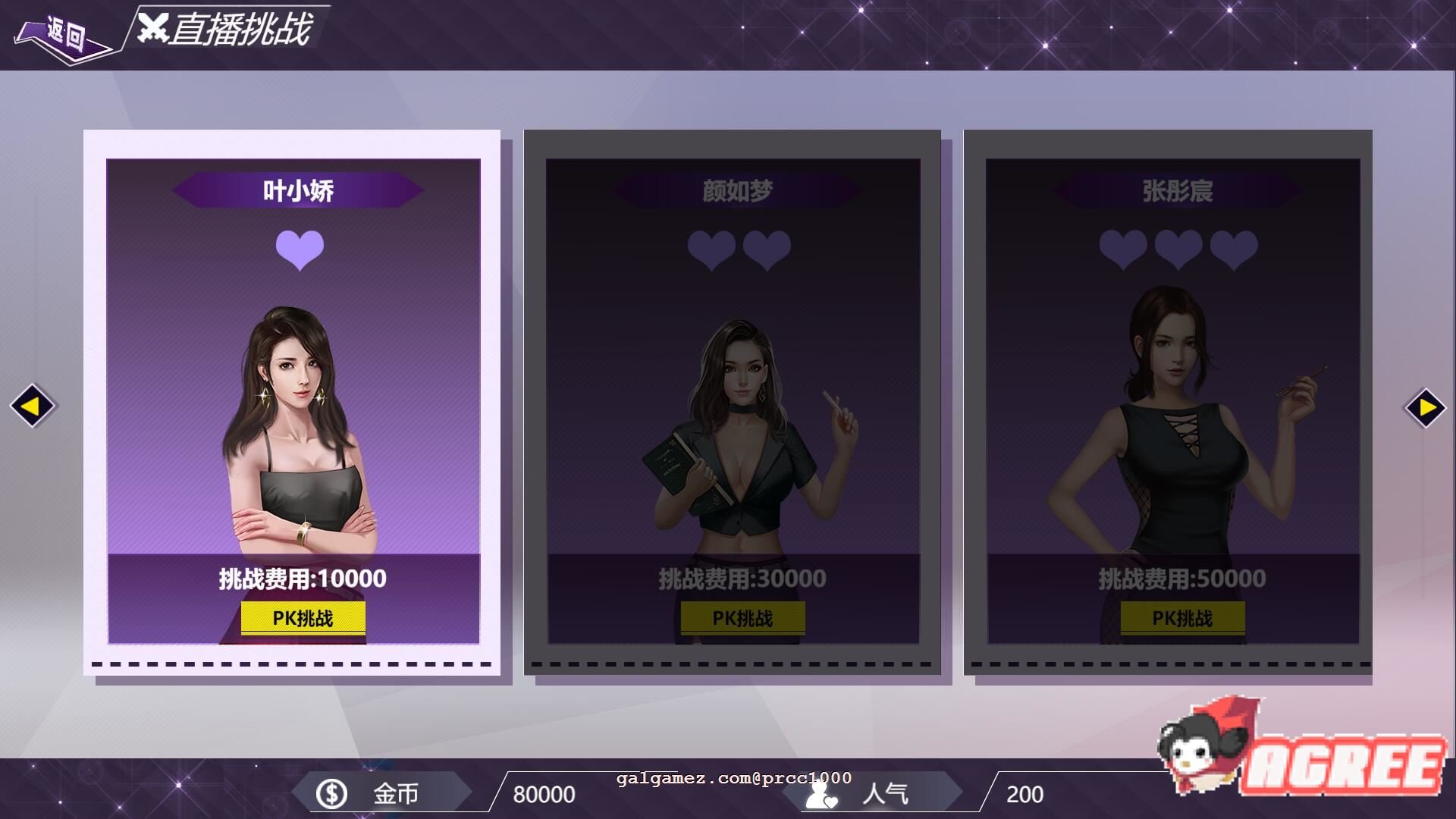Click PK挑战 button under 张彤宸
The image size is (1456, 819).
pos(1182,618)
